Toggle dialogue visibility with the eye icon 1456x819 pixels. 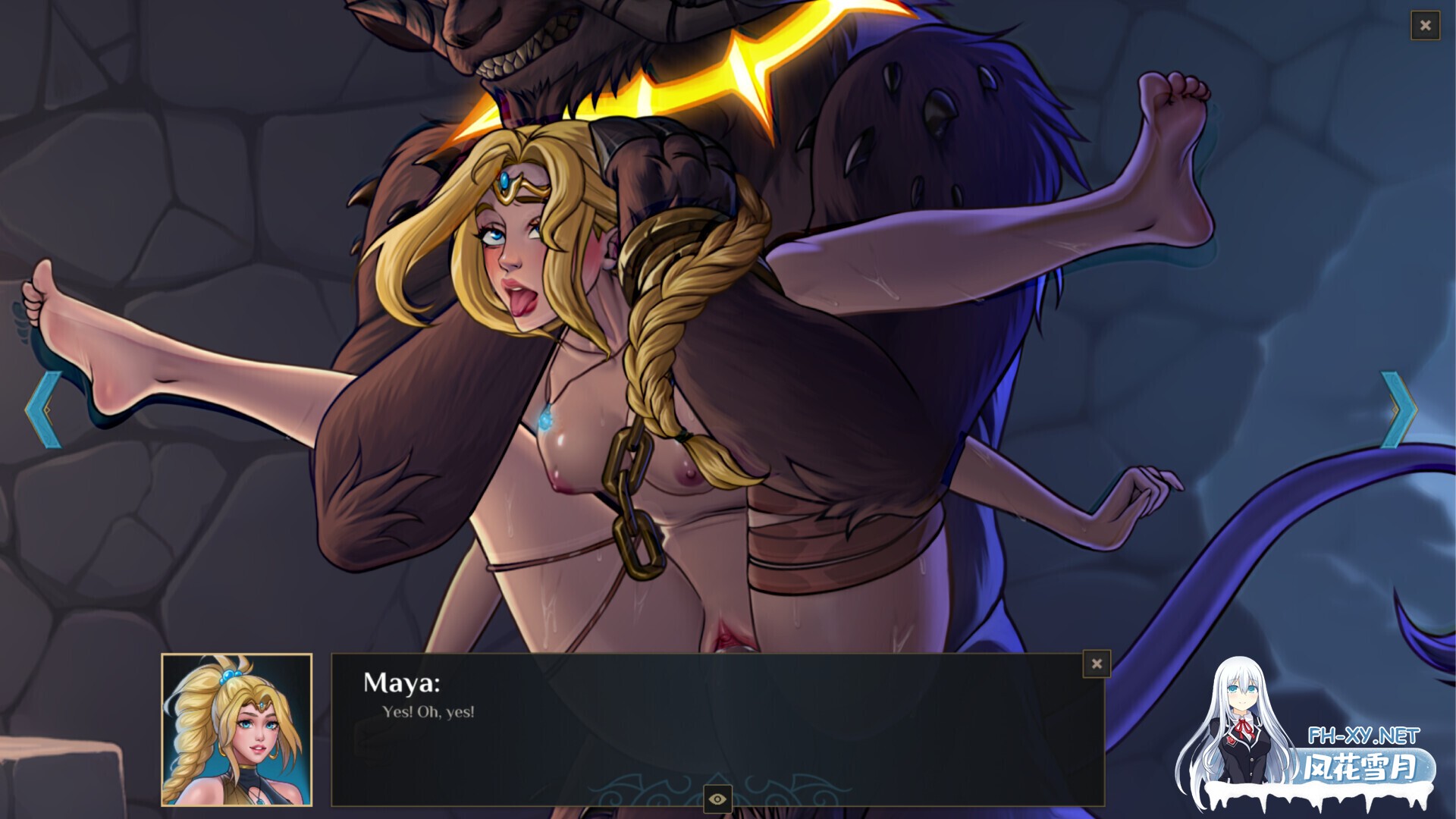pos(717,799)
